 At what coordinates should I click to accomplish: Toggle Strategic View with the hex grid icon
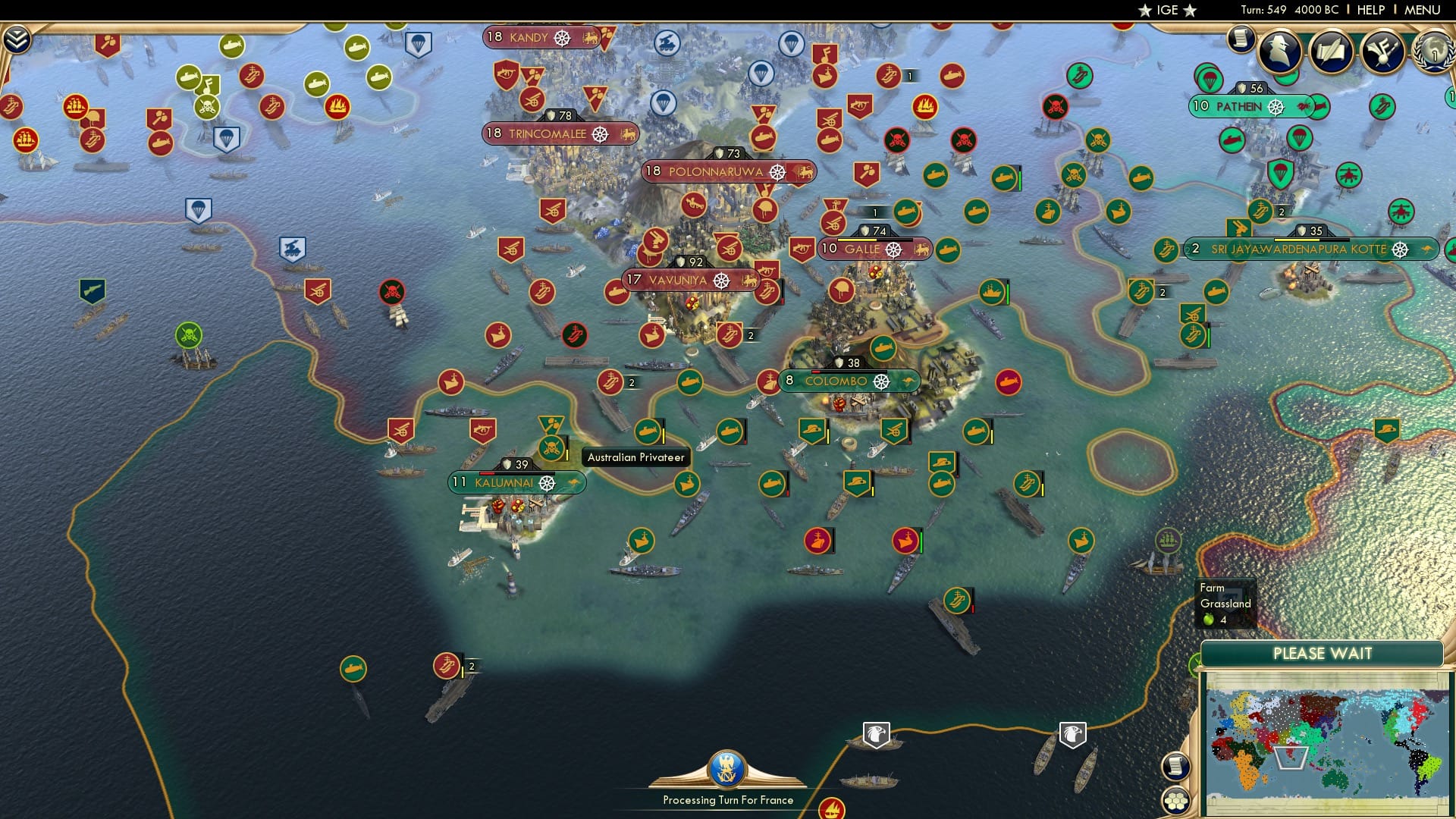(x=1175, y=802)
